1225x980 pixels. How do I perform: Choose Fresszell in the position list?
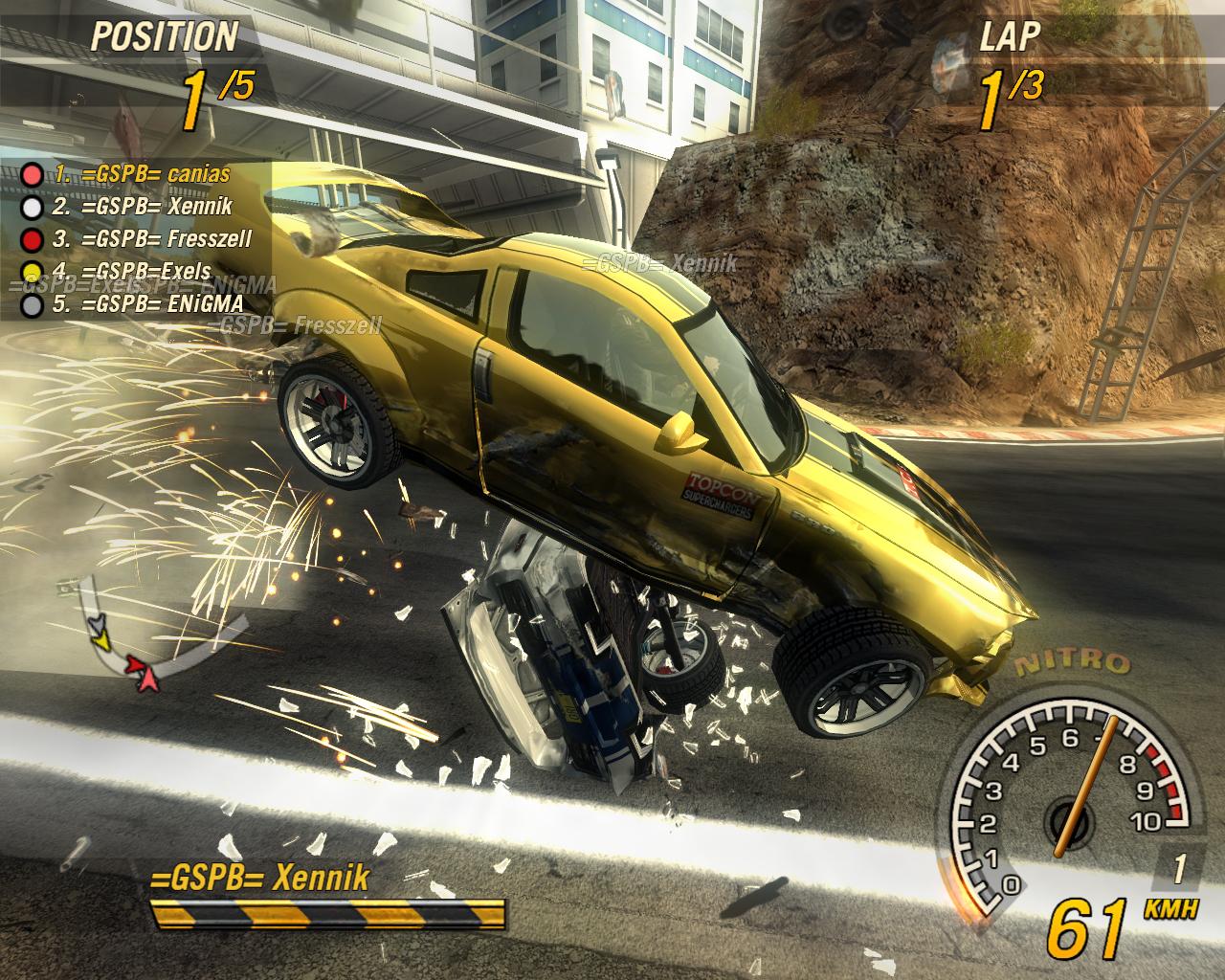tap(151, 238)
